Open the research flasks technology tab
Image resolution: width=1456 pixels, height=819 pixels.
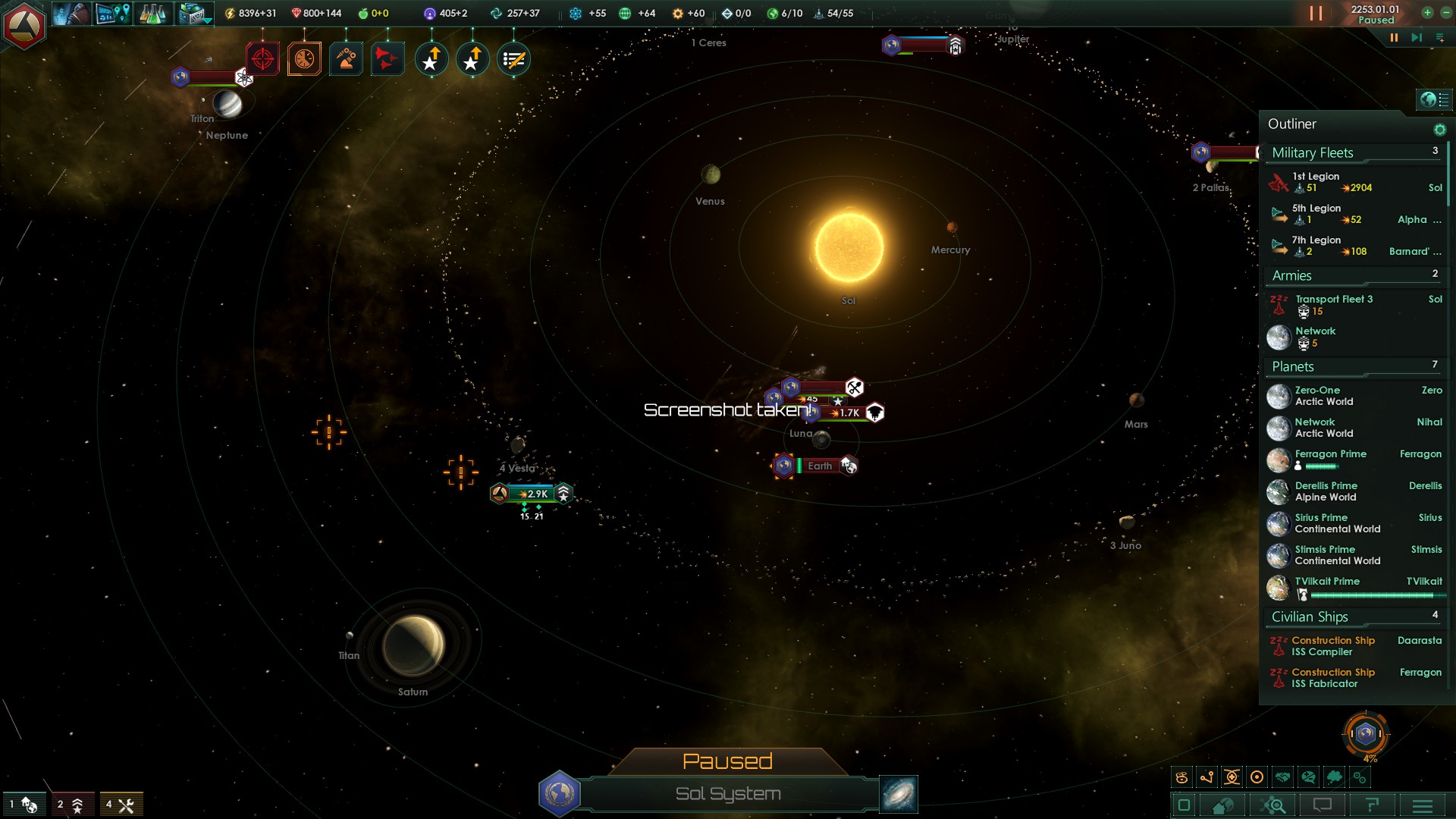pos(152,14)
